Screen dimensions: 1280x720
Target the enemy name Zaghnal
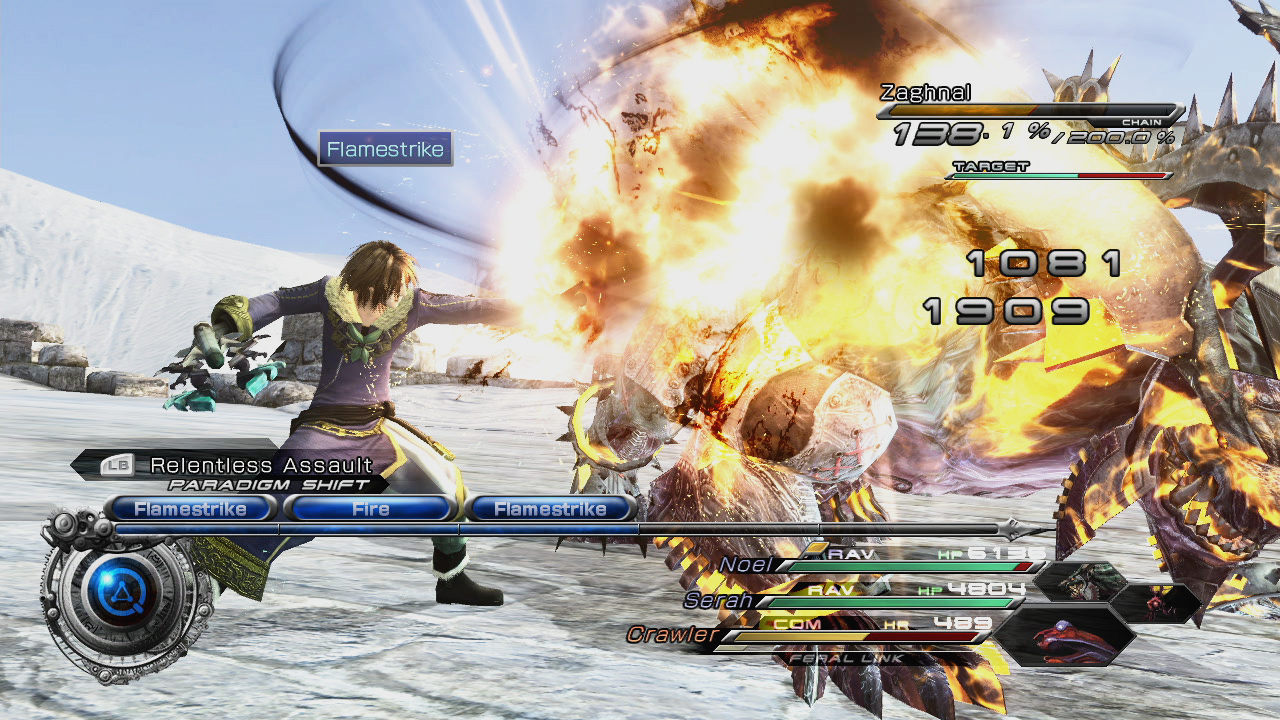[x=925, y=93]
